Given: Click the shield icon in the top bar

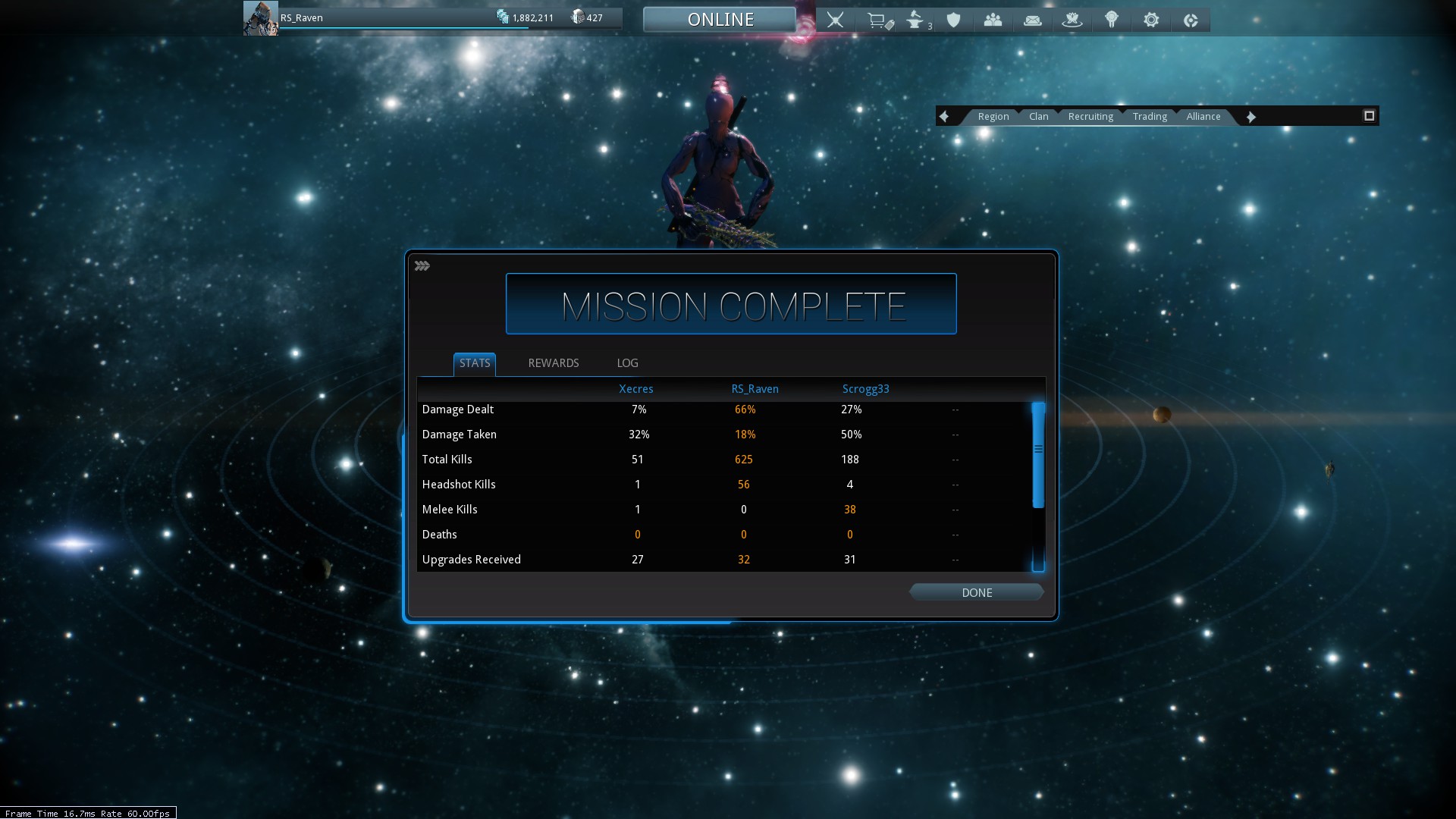Looking at the screenshot, I should [954, 20].
